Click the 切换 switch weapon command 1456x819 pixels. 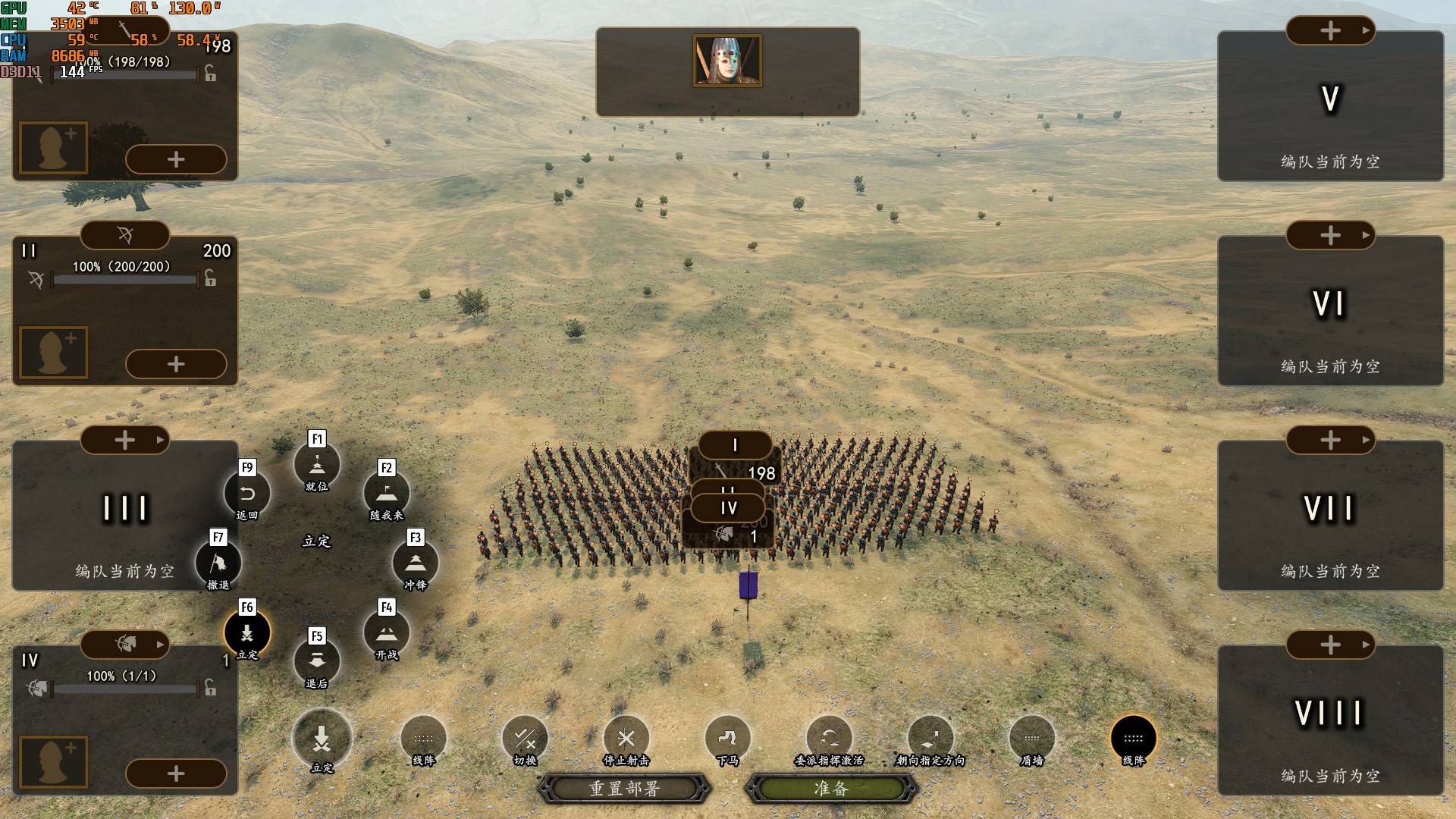pos(525,739)
